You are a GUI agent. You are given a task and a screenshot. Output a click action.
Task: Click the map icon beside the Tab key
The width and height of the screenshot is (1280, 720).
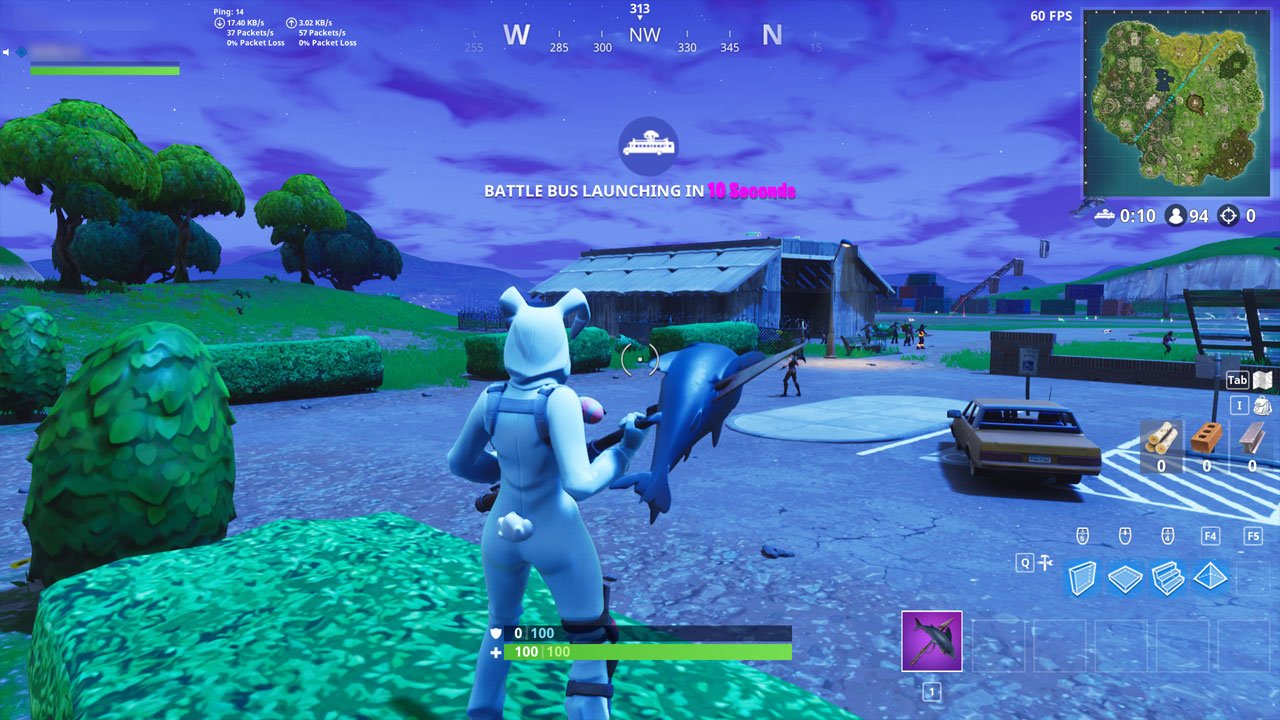tap(1263, 380)
